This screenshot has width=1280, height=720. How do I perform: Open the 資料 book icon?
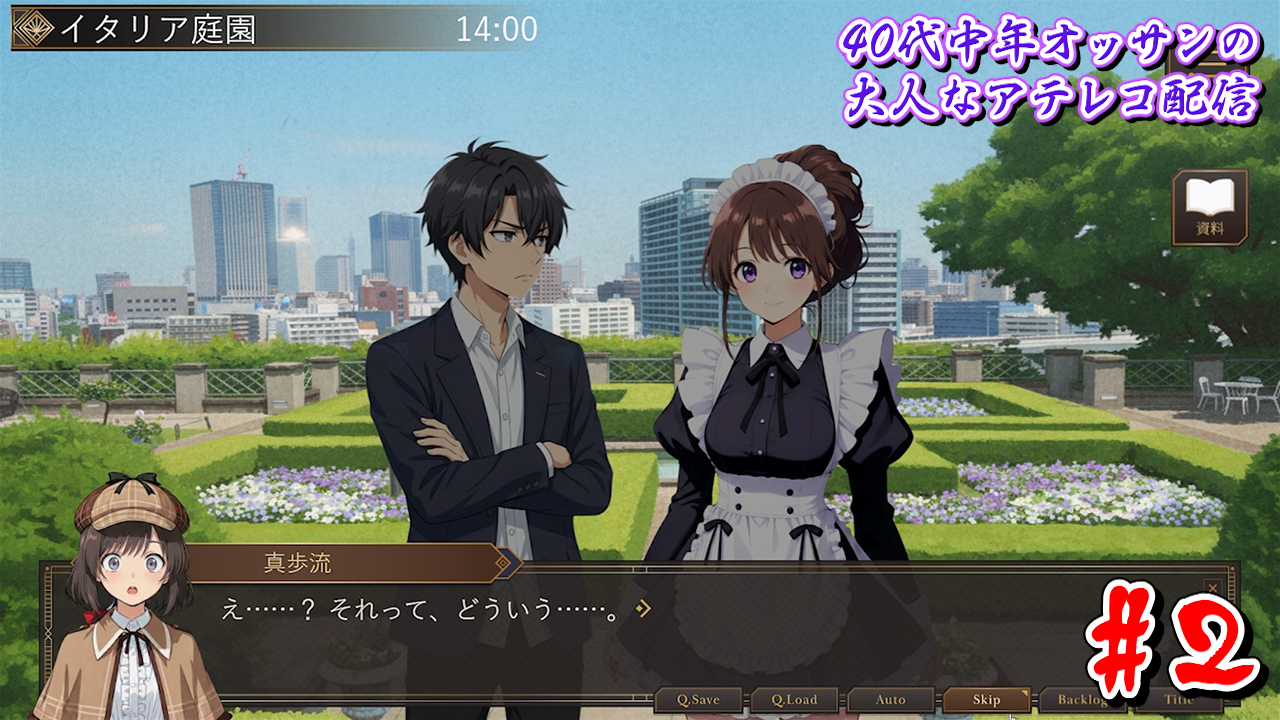click(1210, 207)
